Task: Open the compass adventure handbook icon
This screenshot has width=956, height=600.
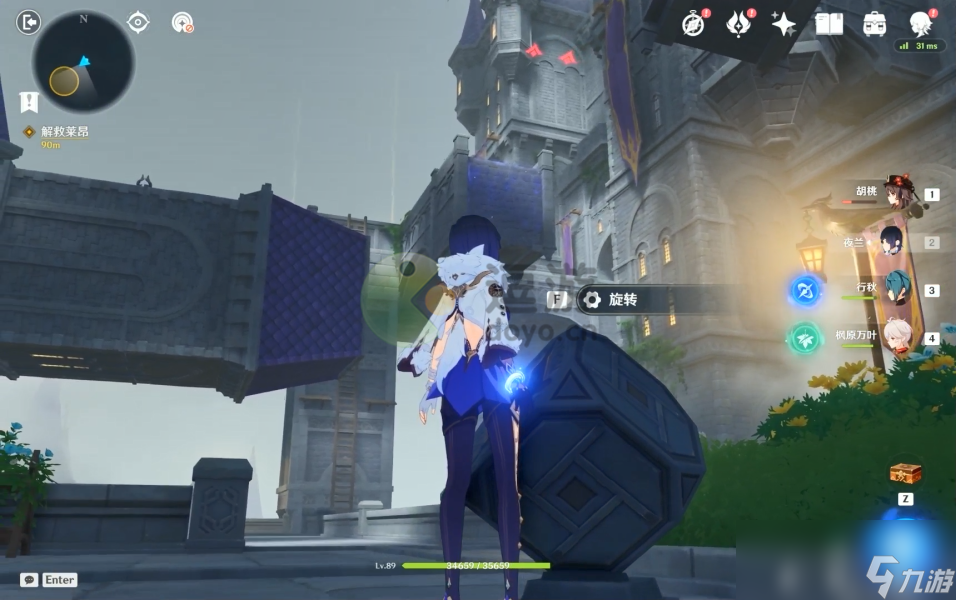Action: point(693,24)
